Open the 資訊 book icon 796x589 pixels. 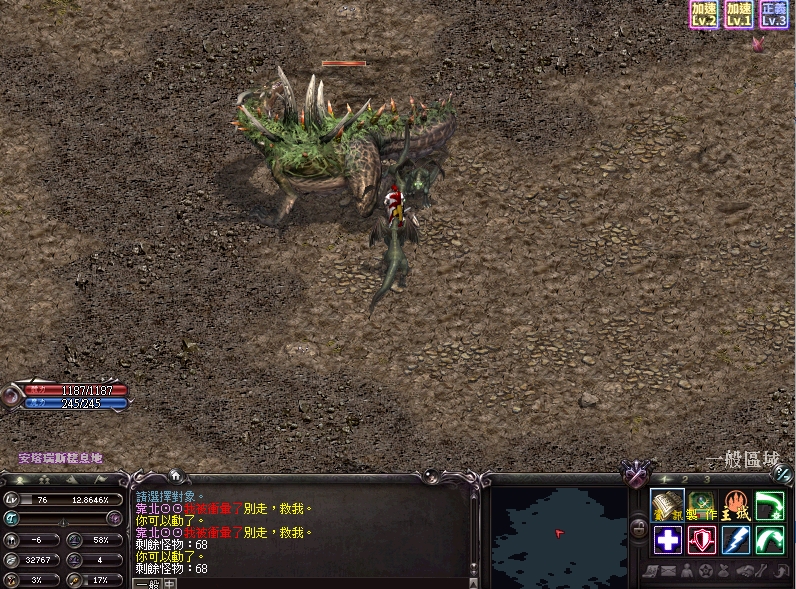click(x=667, y=504)
